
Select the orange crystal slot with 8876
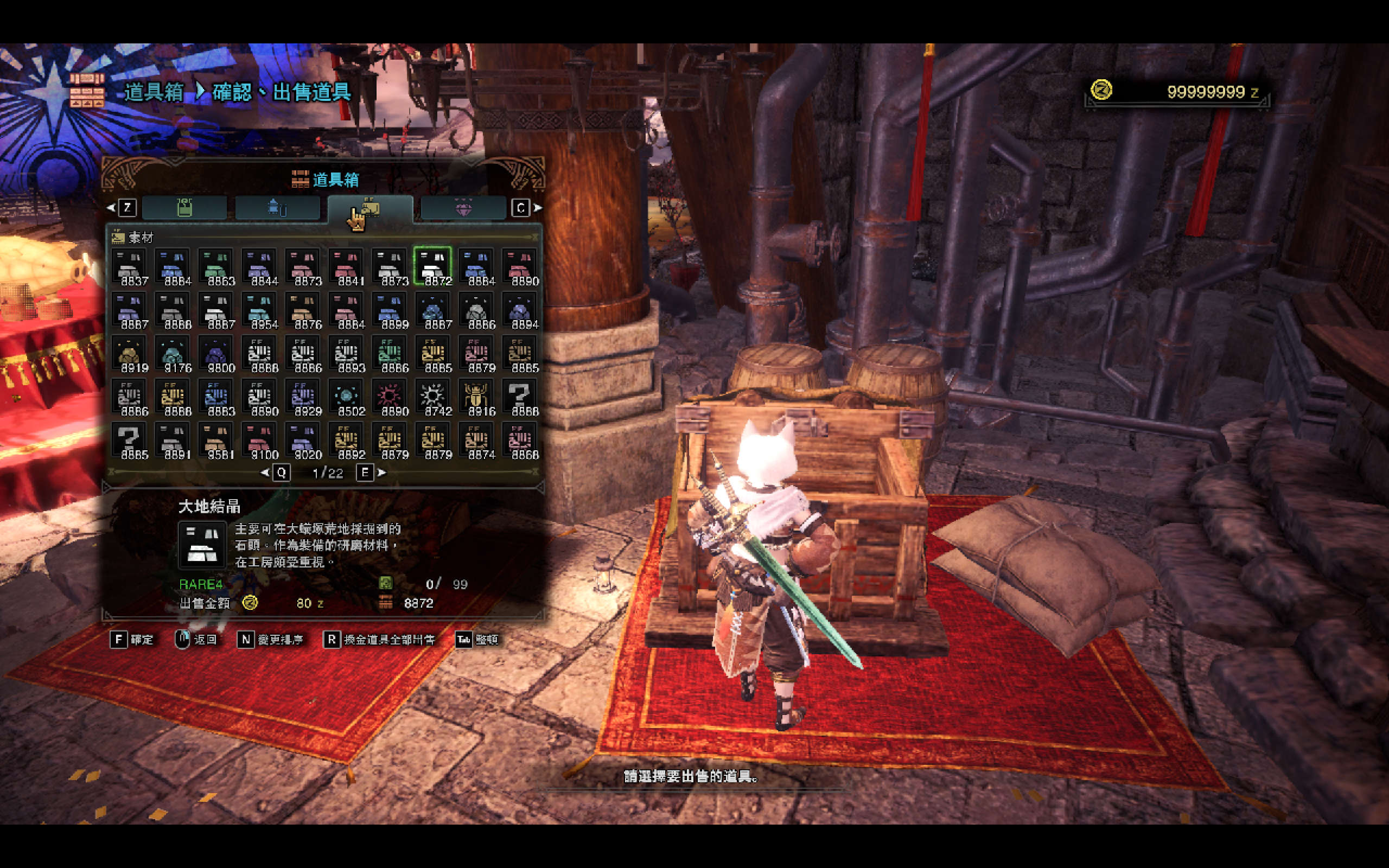302,310
